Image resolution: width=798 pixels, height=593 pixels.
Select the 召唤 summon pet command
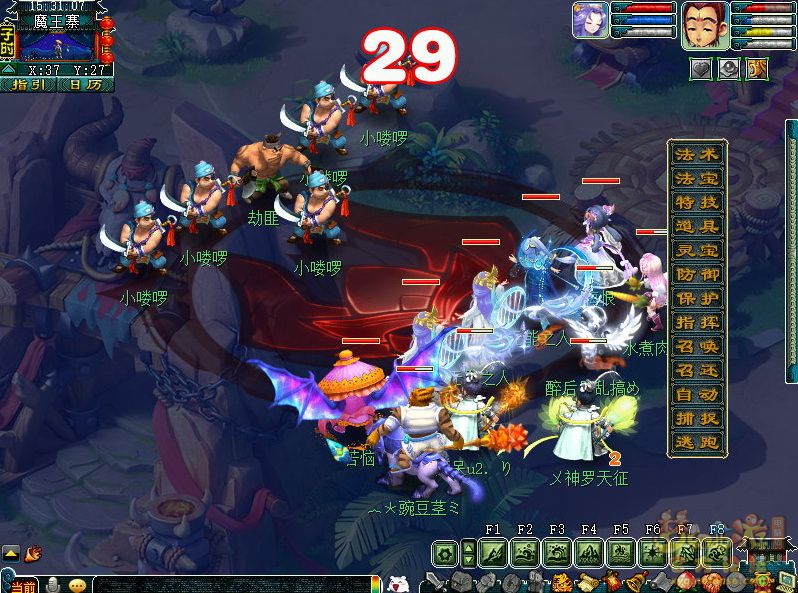(696, 346)
